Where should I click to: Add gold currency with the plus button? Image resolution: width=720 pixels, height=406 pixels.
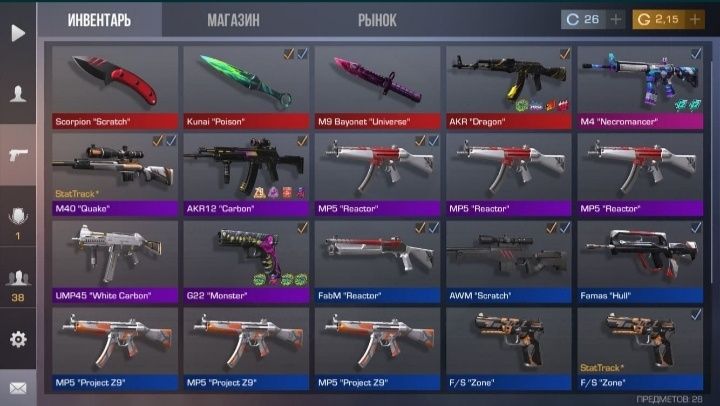tap(695, 19)
